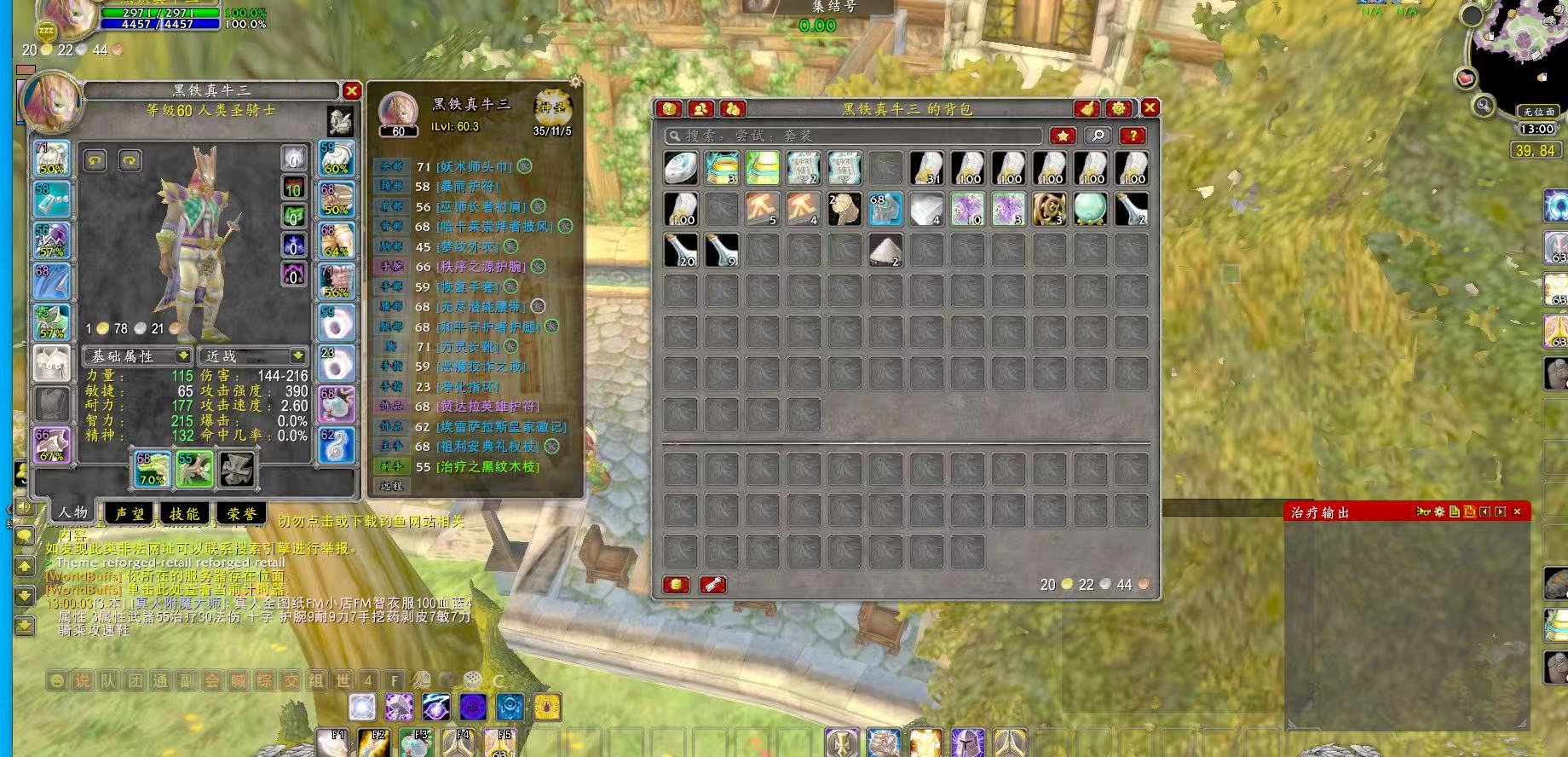Screen dimensions: 1568x757
Task: Click the broom sort-bags button
Action: [x=1087, y=108]
